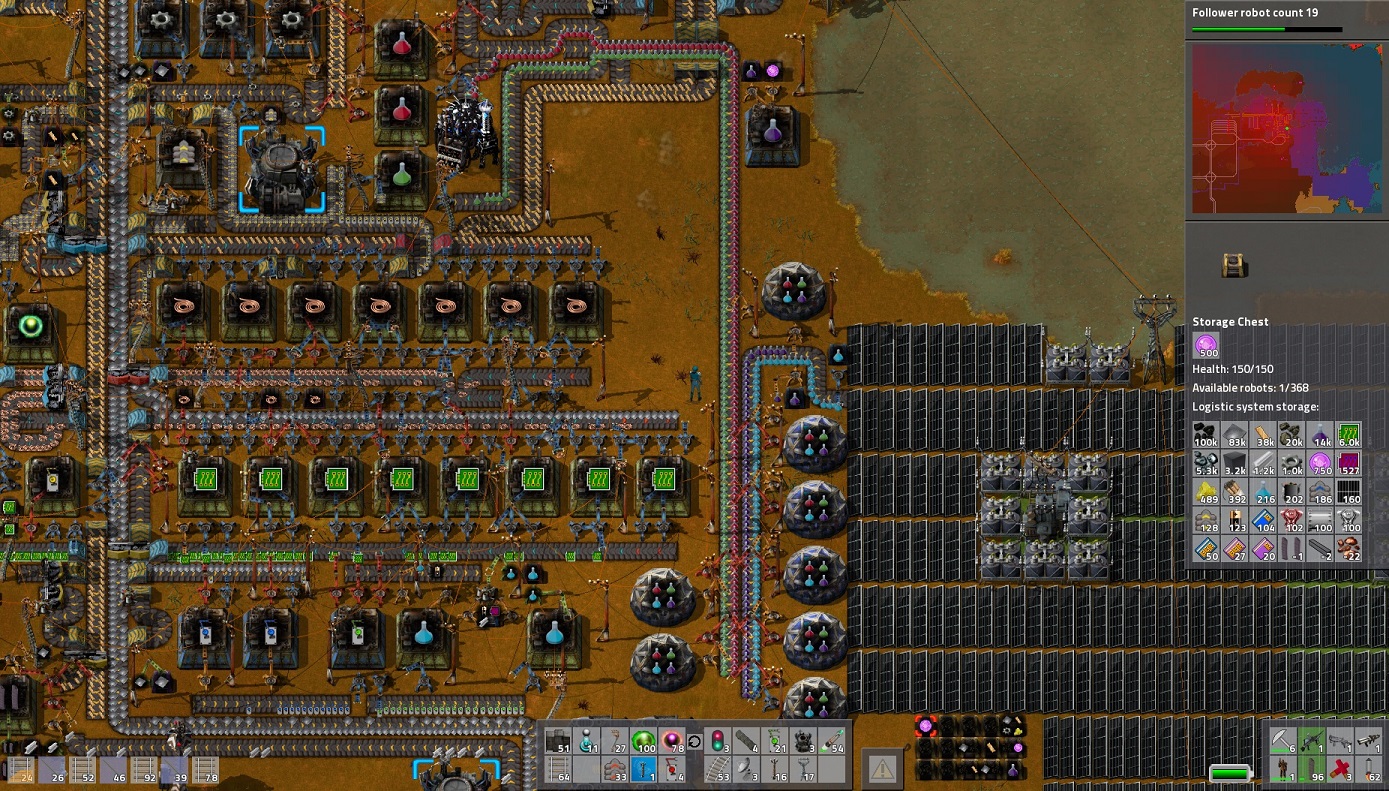Choose the rail signal in the quickbar
The width and height of the screenshot is (1389, 791).
coord(717,741)
